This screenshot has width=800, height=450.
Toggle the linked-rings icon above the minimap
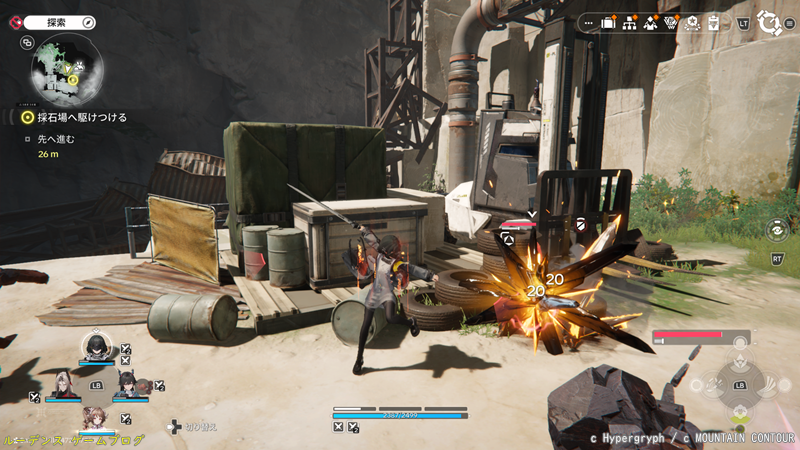click(27, 43)
